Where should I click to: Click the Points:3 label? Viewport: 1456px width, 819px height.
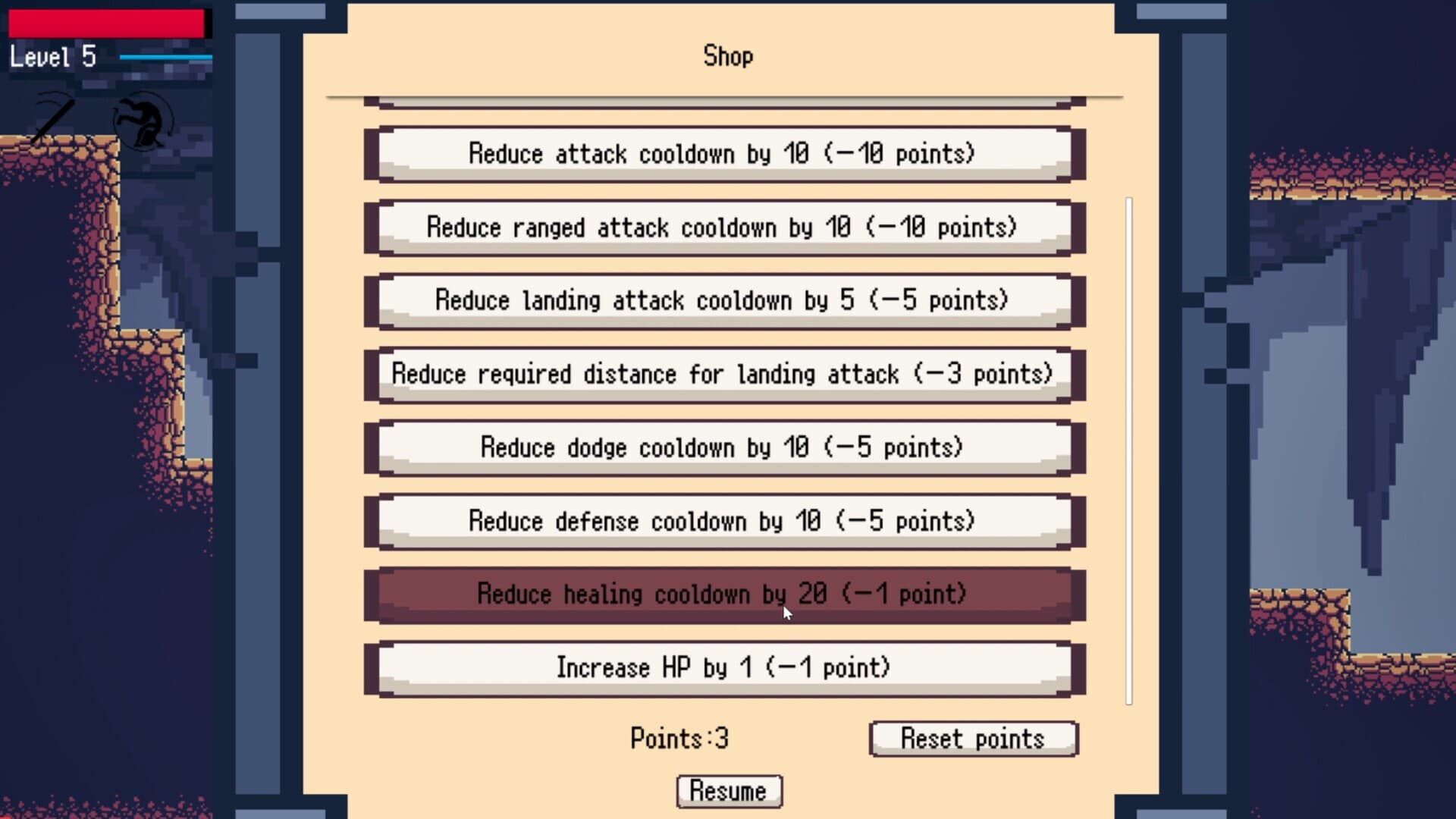click(679, 739)
